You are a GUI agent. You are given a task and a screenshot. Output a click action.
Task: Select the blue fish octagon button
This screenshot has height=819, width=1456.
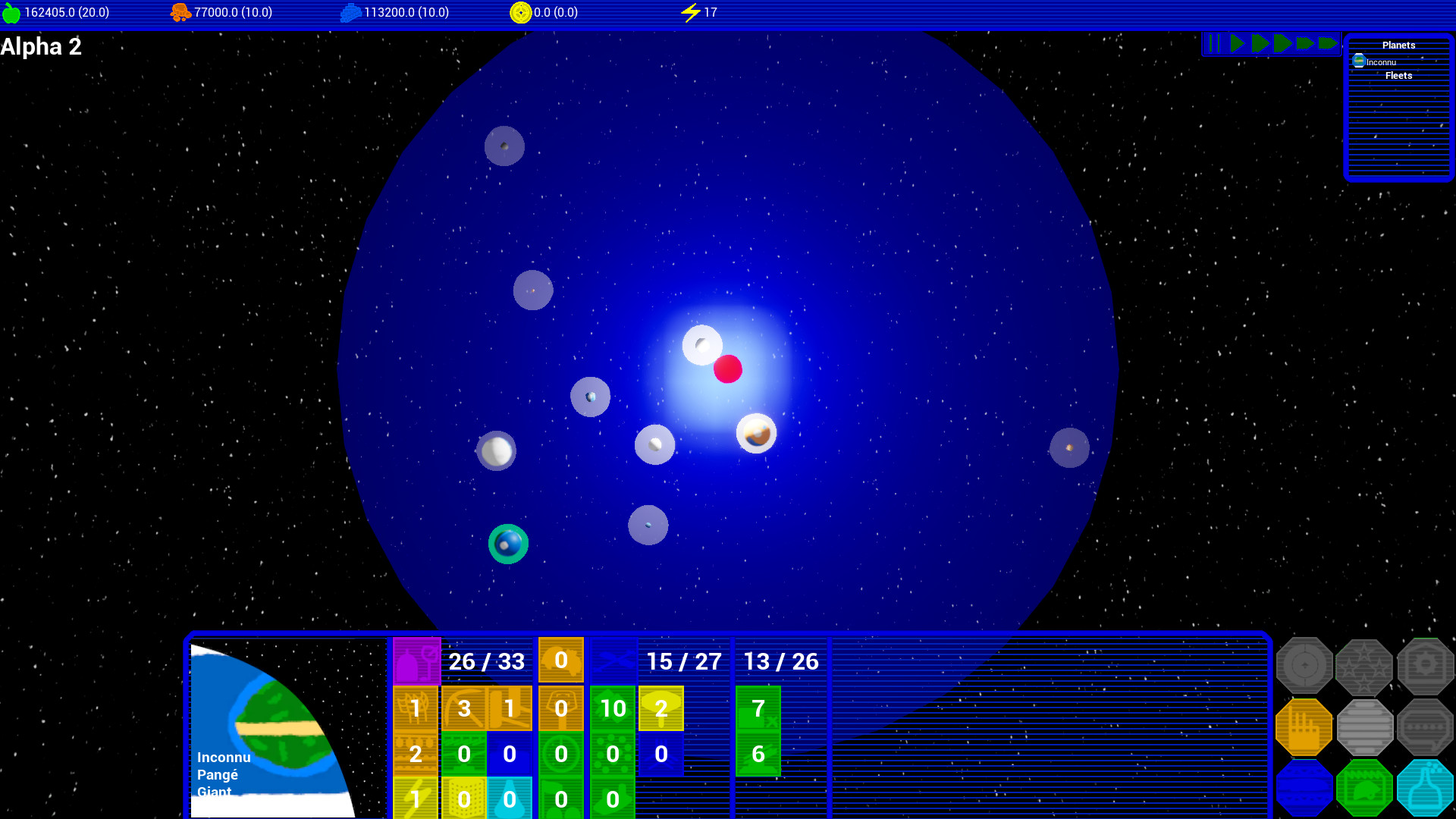tap(1304, 789)
